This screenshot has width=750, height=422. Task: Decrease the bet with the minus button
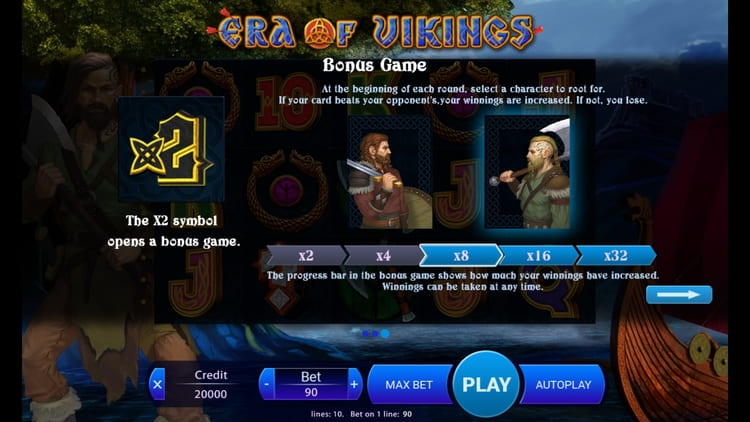pos(266,384)
